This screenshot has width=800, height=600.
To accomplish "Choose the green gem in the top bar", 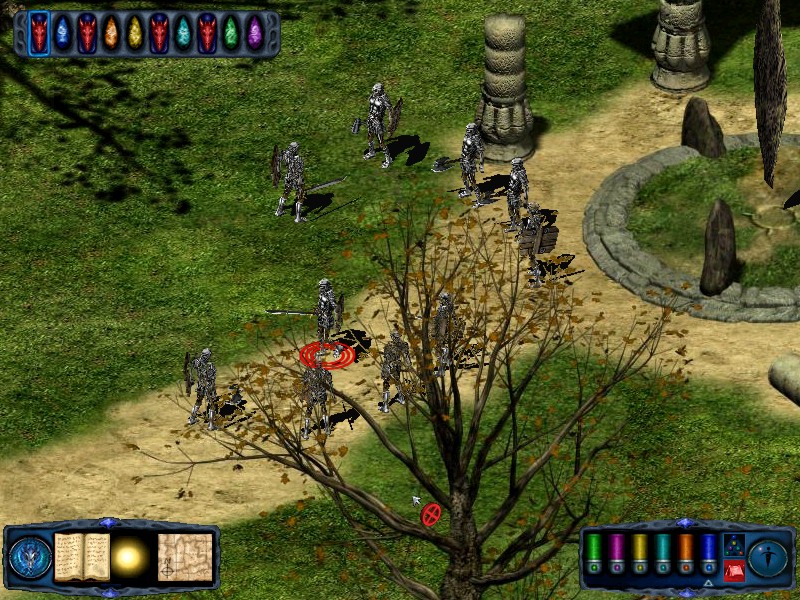I will [231, 34].
